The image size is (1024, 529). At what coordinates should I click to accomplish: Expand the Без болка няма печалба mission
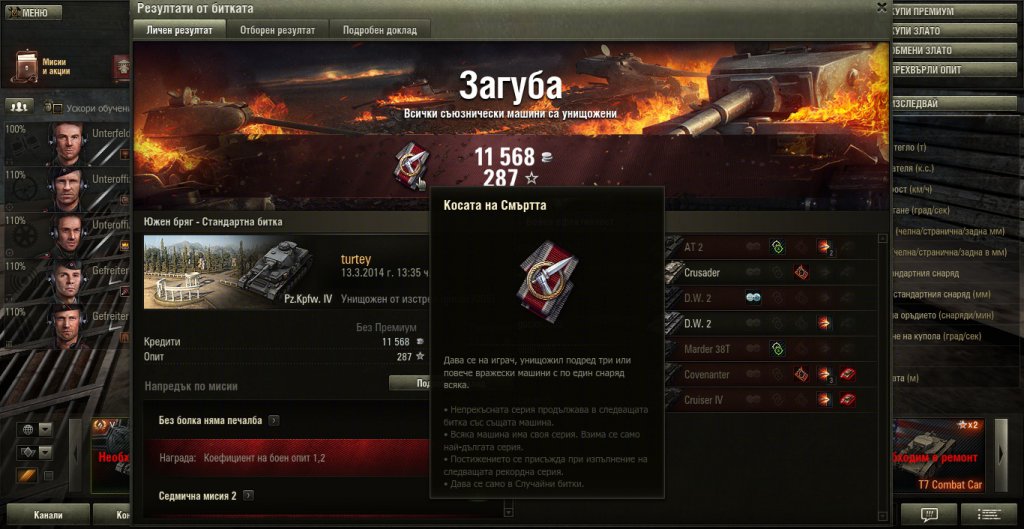273,421
